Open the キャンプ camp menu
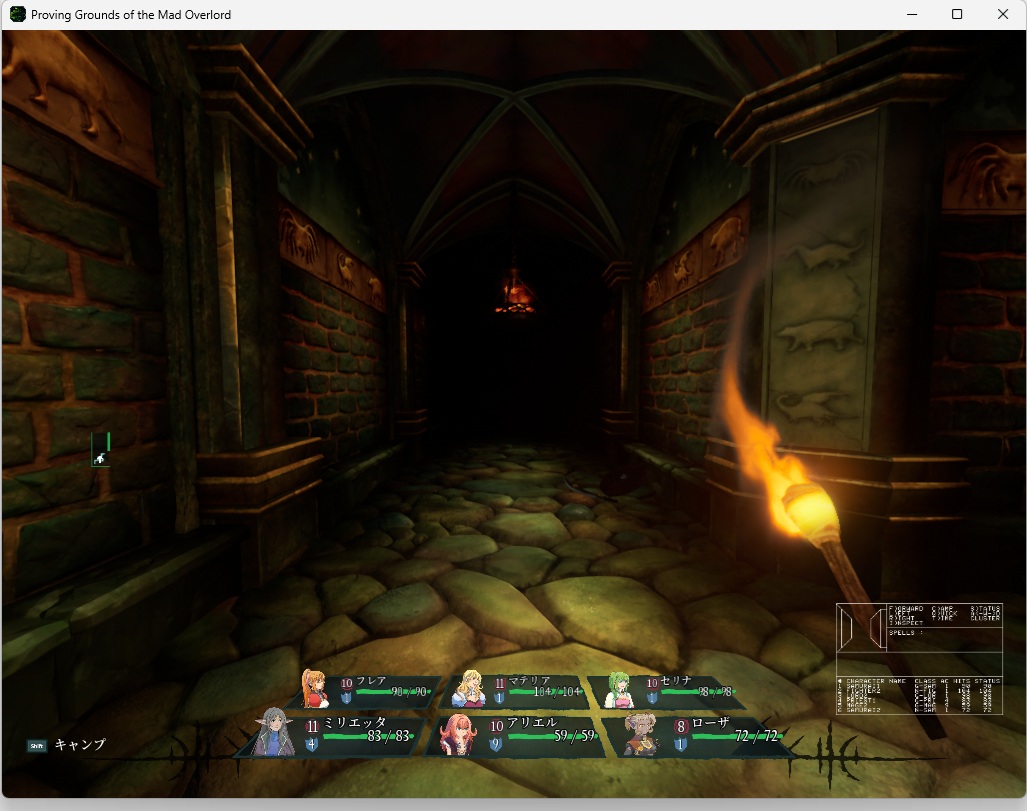This screenshot has width=1027, height=811. [68, 745]
